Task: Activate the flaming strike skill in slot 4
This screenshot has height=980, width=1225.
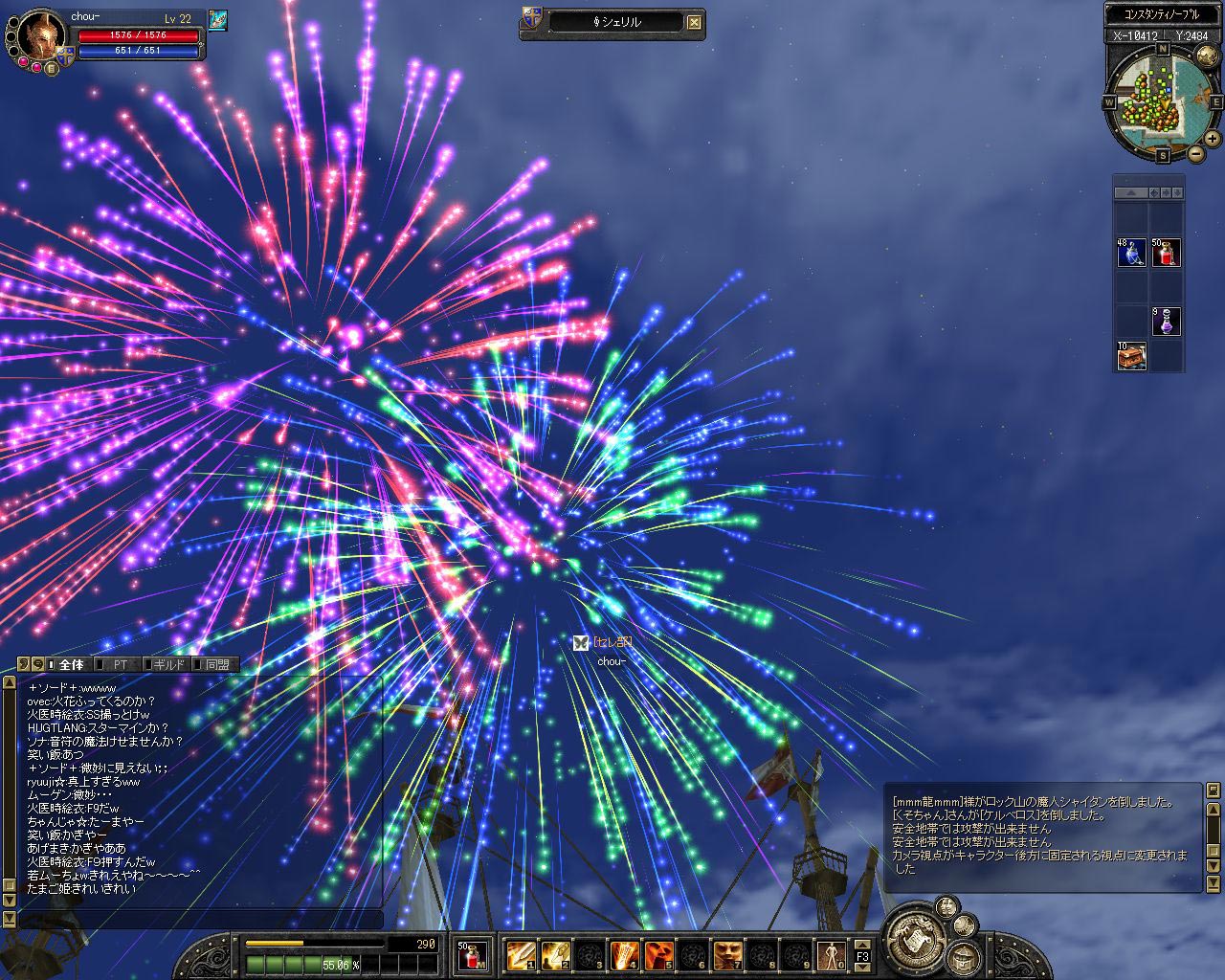Action: tap(624, 954)
